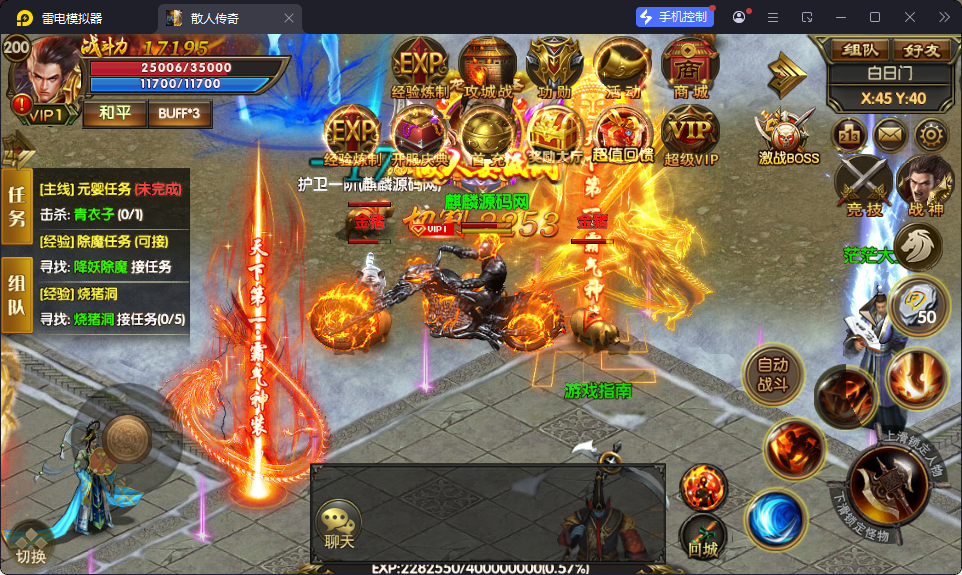The height and width of the screenshot is (575, 962).
Task: Open the 商城 shop icon
Action: (689, 66)
